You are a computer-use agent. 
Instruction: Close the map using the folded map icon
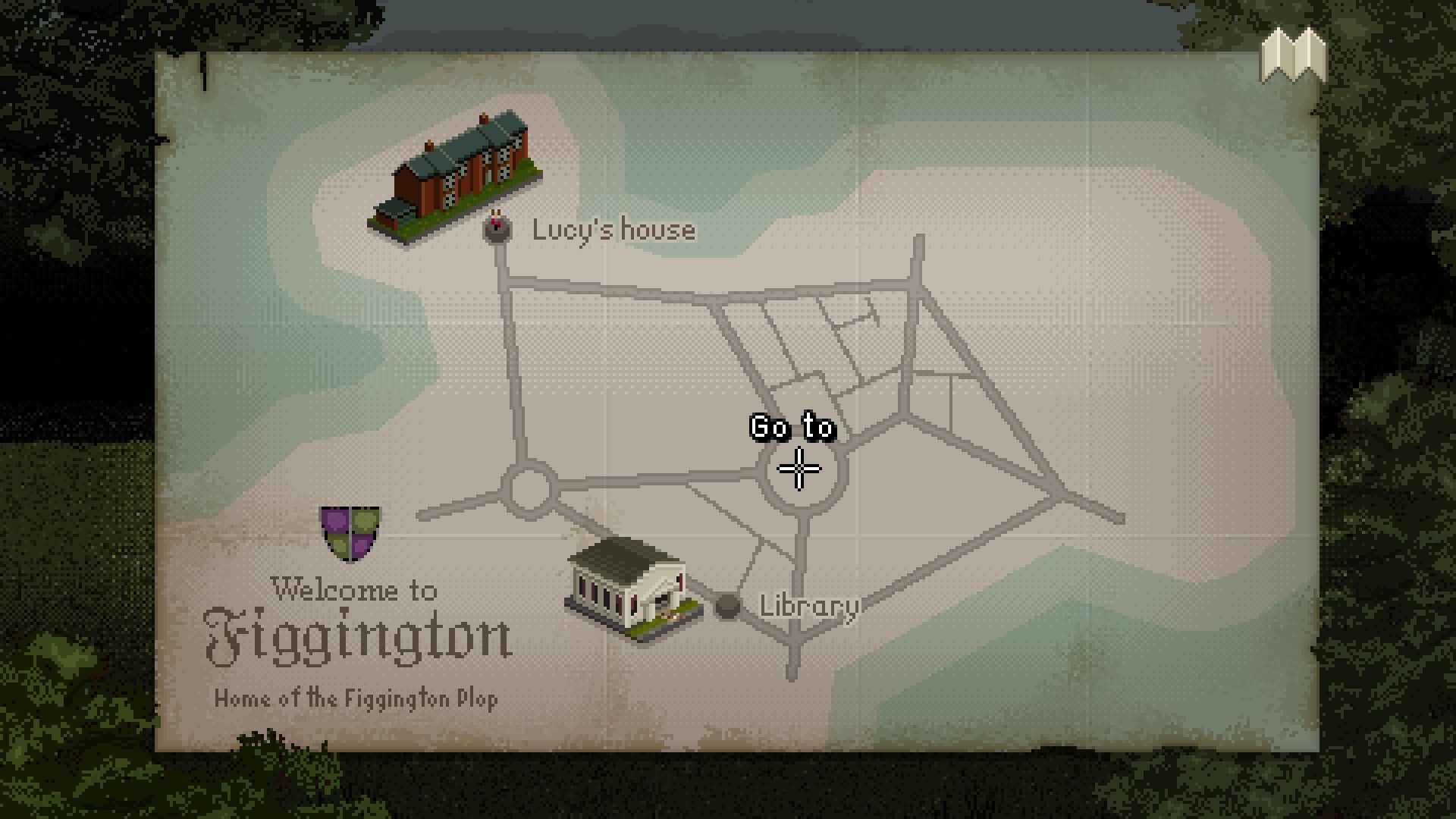pos(1293,55)
